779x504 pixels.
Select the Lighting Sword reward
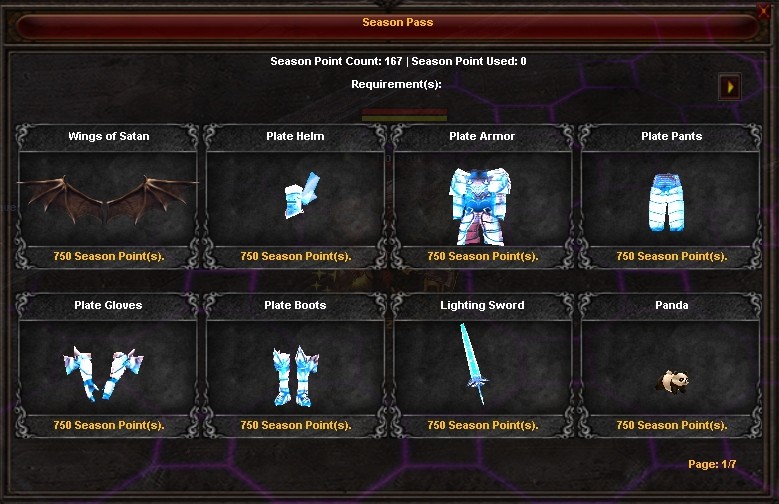[482, 367]
